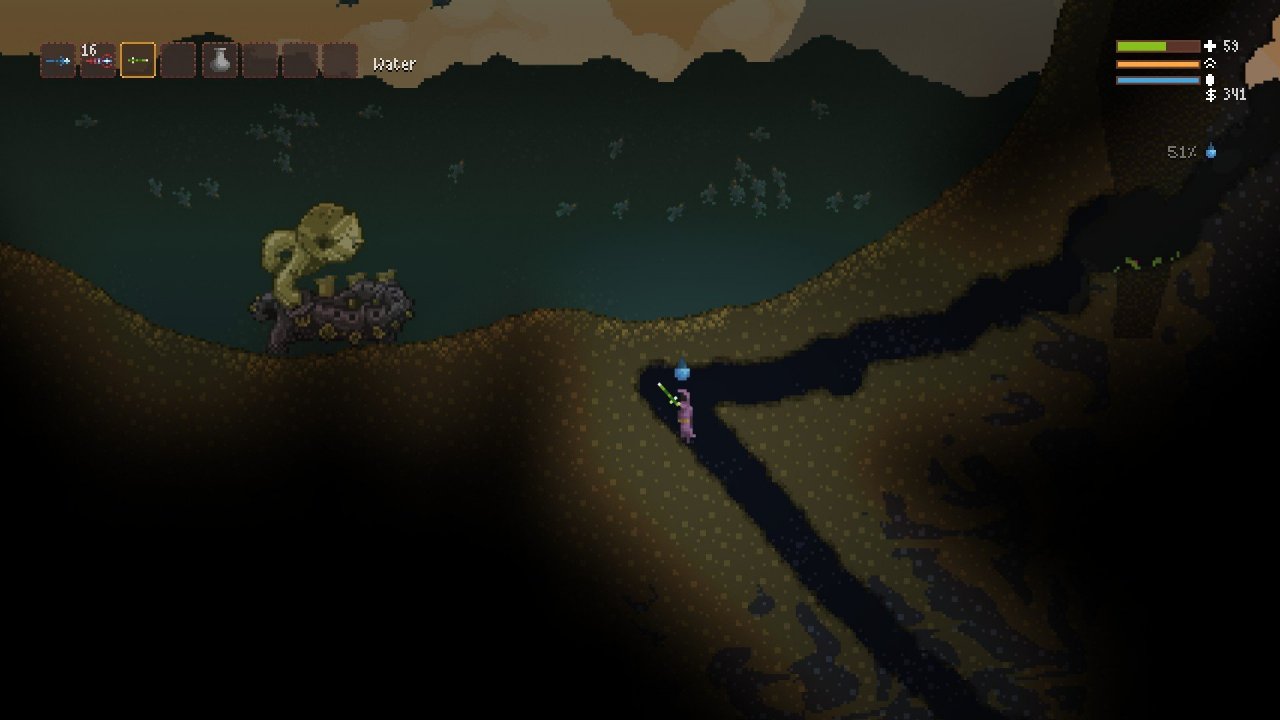Image resolution: width=1280 pixels, height=720 pixels.
Task: Click the pixel count reading 341
Action: coord(1236,95)
